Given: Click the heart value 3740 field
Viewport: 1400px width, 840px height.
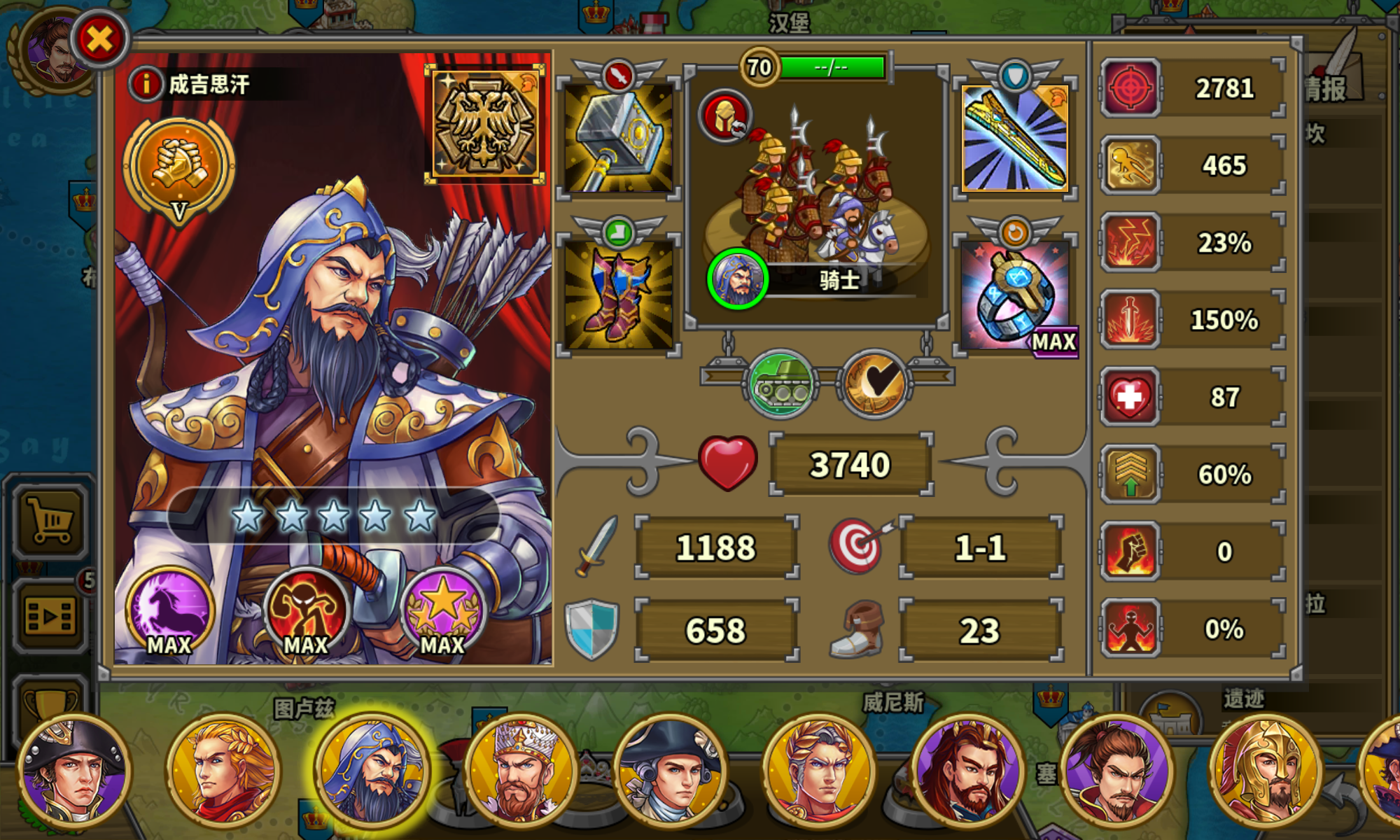Looking at the screenshot, I should pyautogui.click(x=850, y=463).
